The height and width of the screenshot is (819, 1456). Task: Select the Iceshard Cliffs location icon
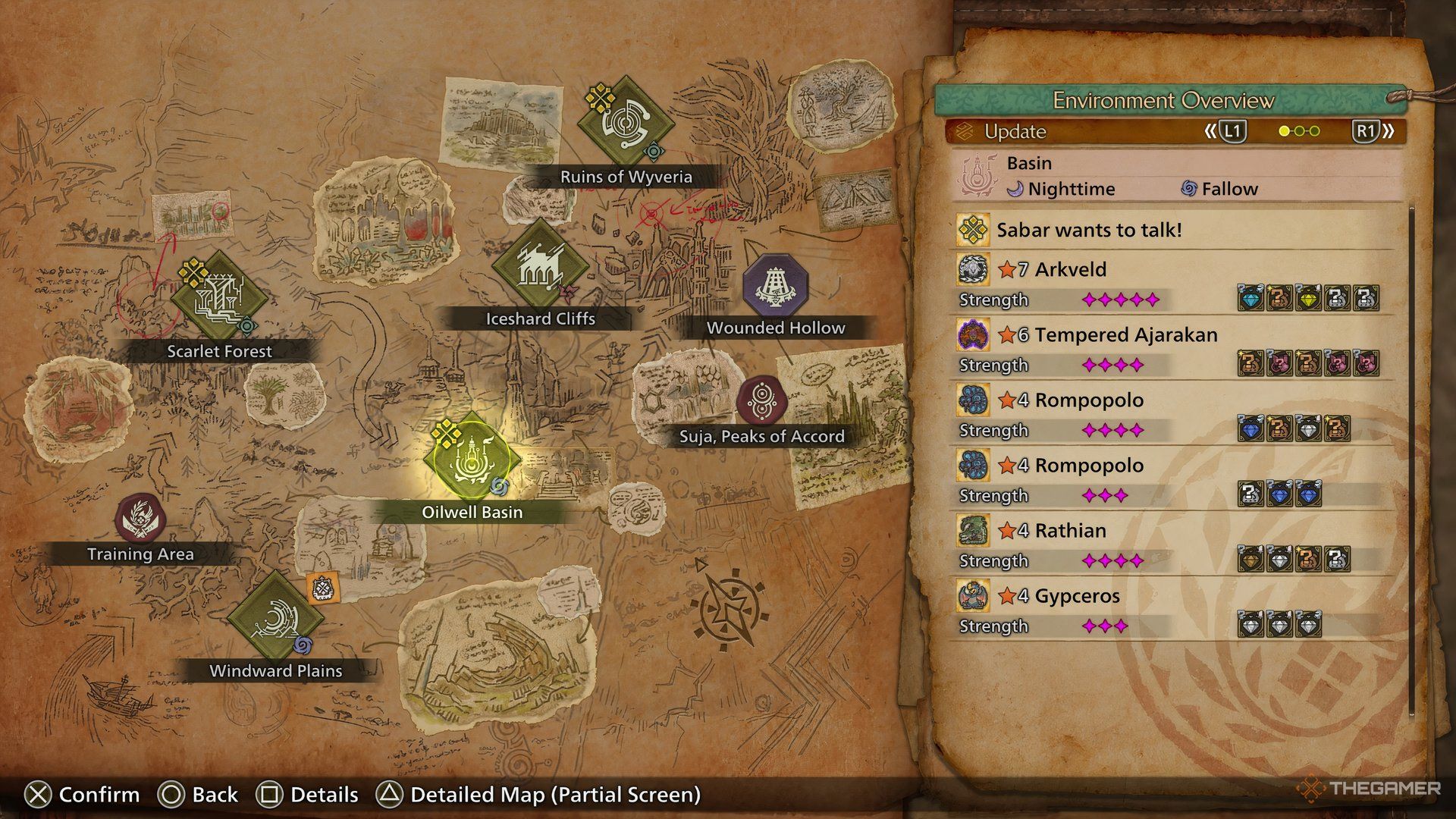[539, 265]
